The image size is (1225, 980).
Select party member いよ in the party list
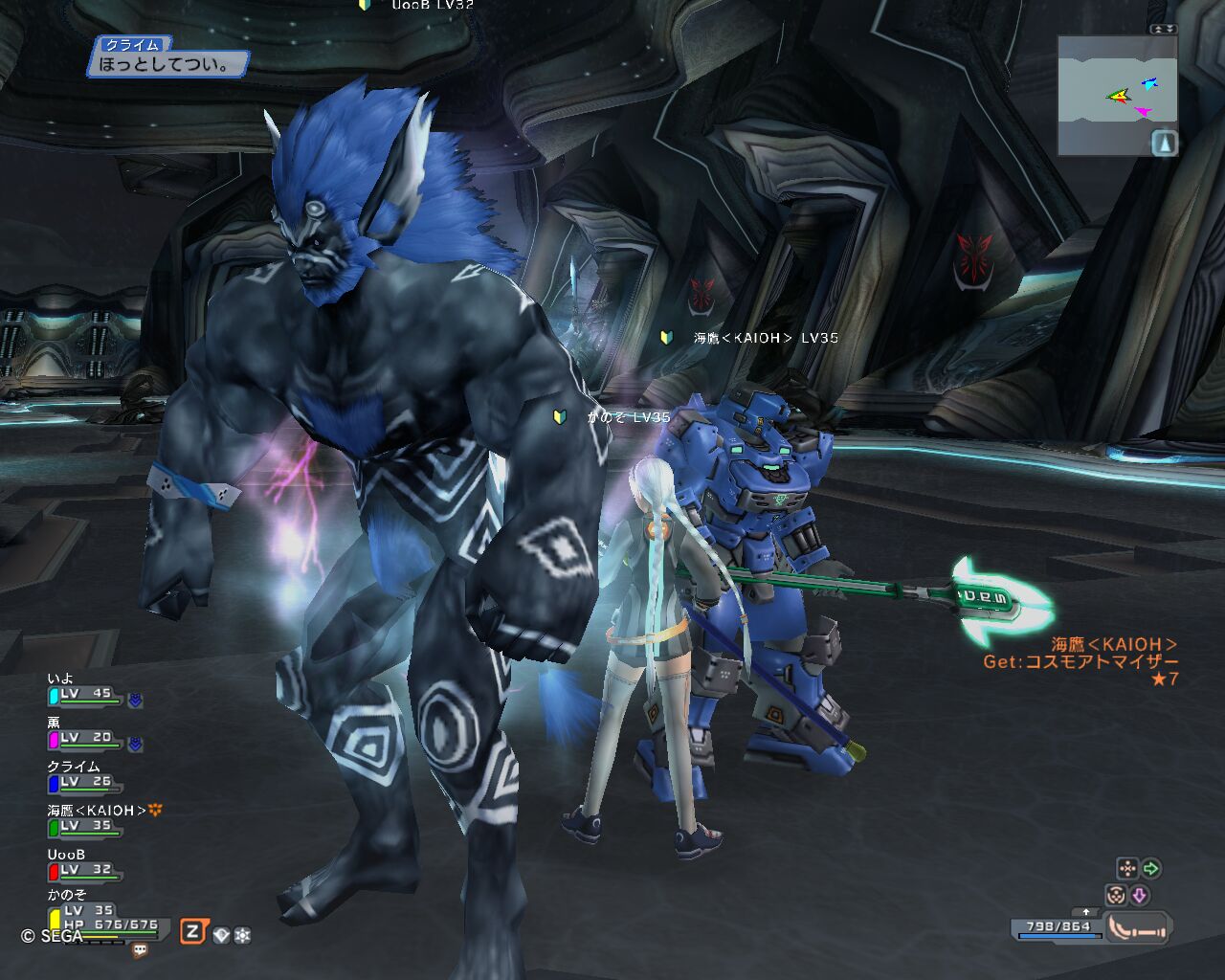84,694
